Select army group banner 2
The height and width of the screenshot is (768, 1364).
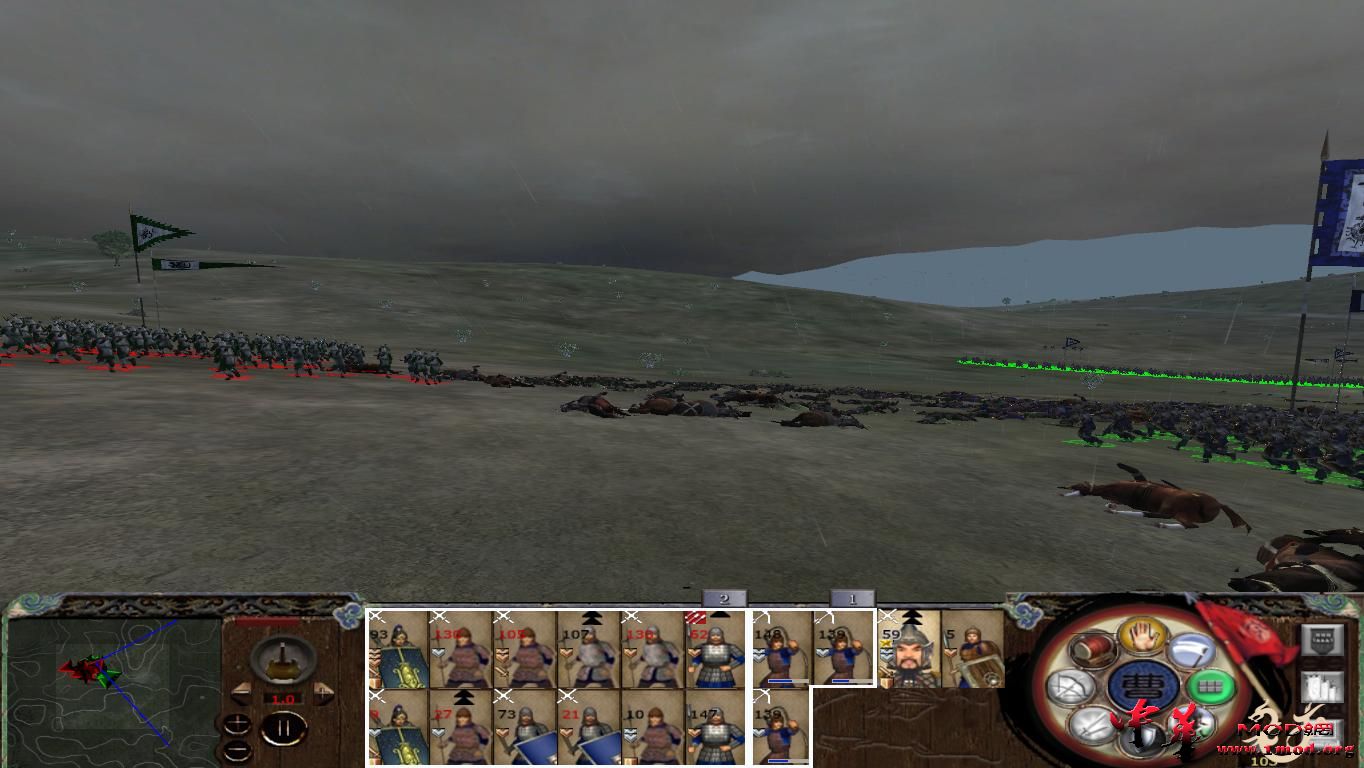click(722, 599)
